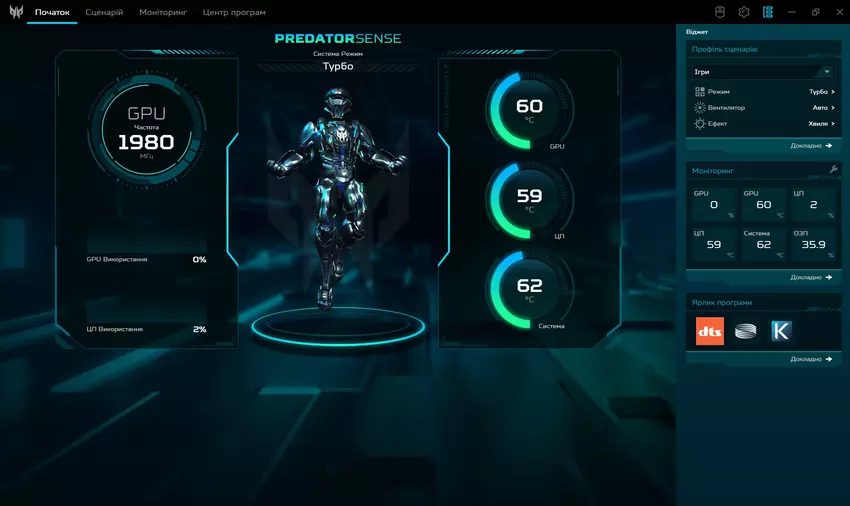Open the gear settings icon

point(744,12)
